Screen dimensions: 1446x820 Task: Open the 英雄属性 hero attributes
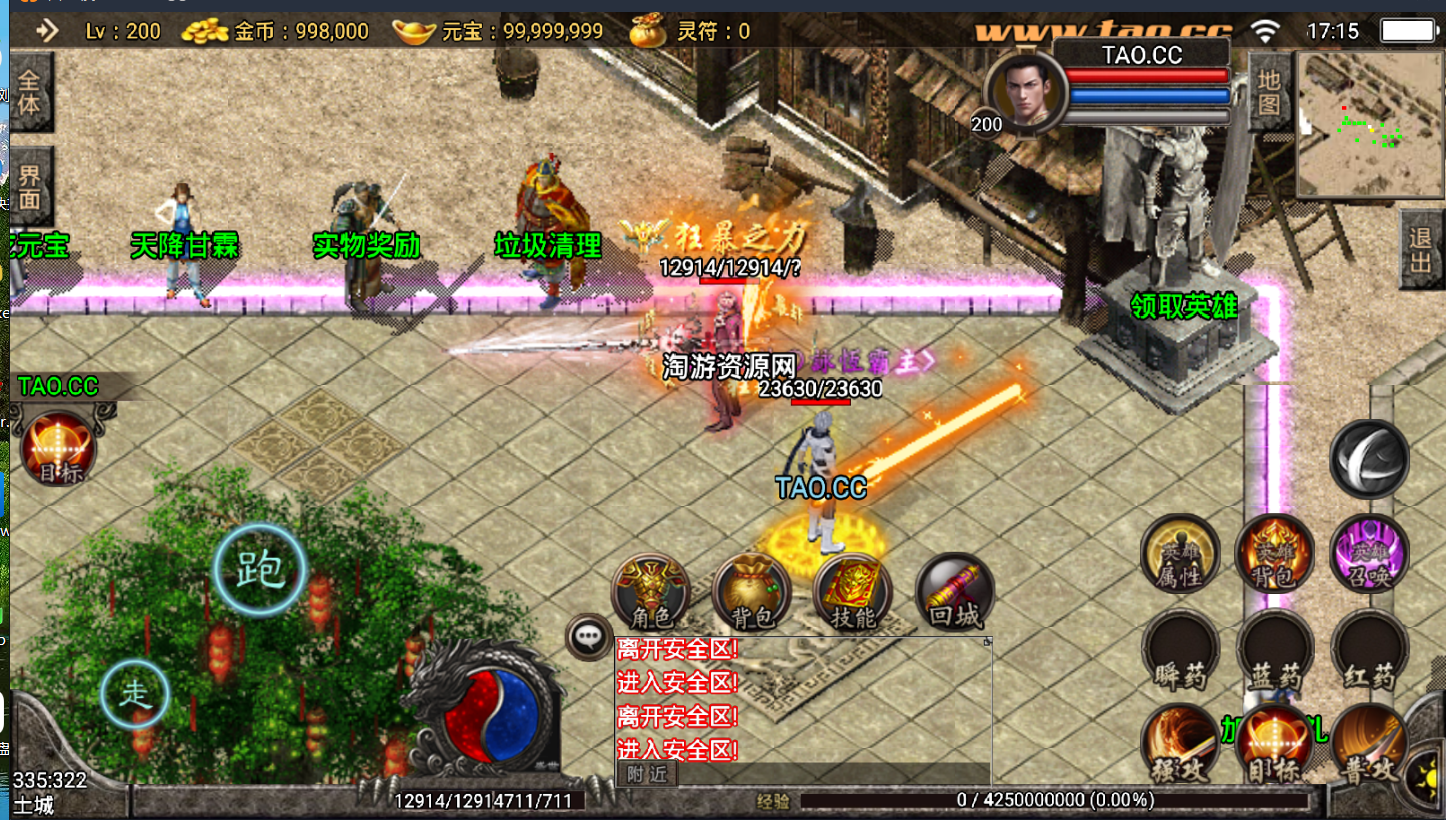pyautogui.click(x=1180, y=553)
